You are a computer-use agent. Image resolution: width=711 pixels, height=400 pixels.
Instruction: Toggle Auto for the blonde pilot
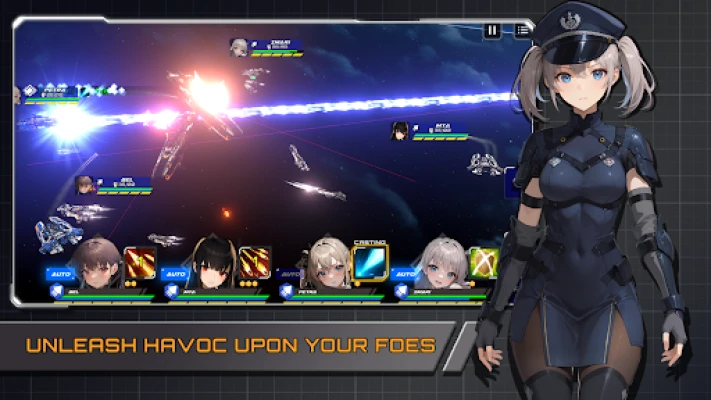point(290,272)
